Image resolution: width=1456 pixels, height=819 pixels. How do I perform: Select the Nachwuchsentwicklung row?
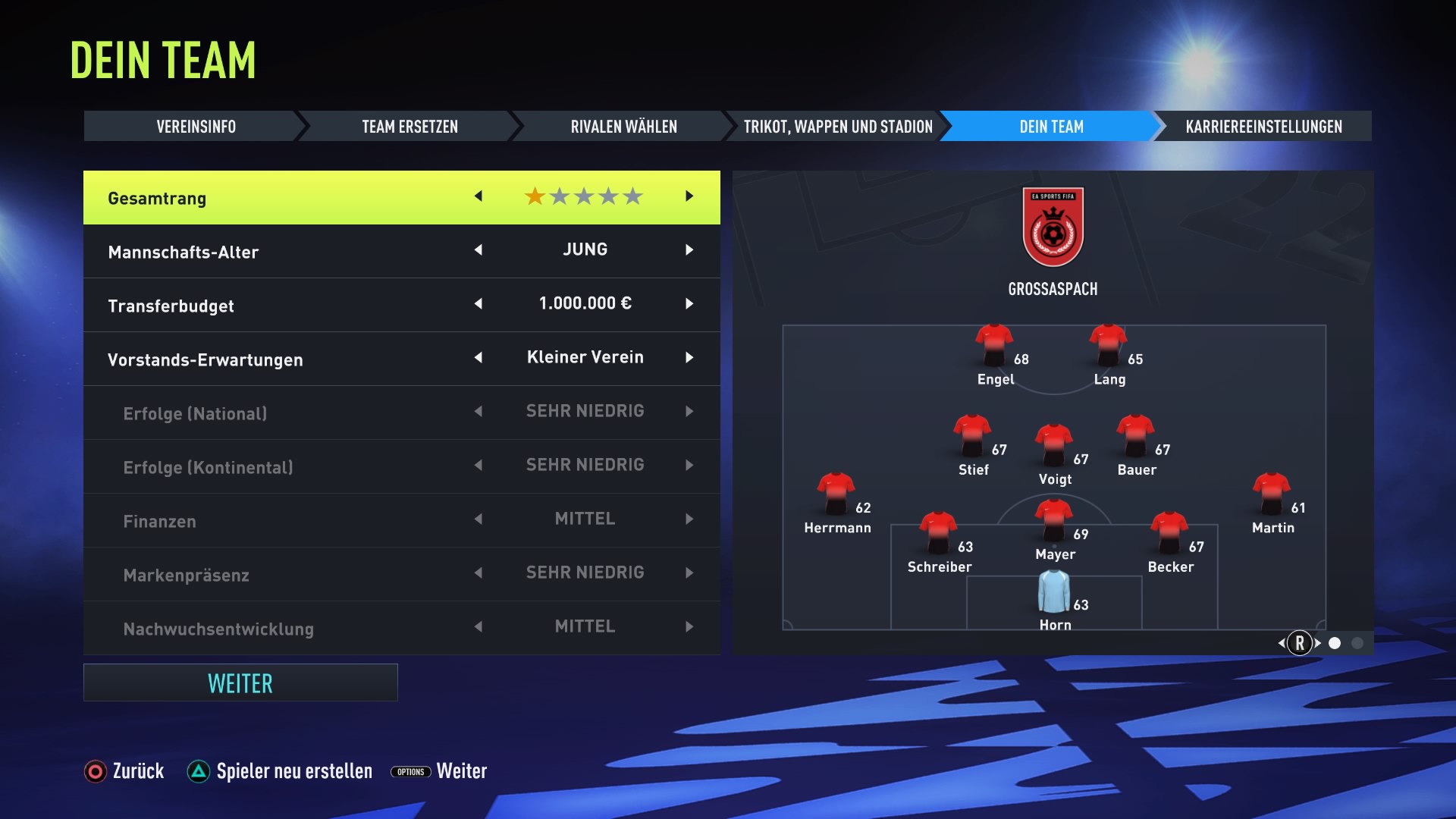tap(401, 628)
